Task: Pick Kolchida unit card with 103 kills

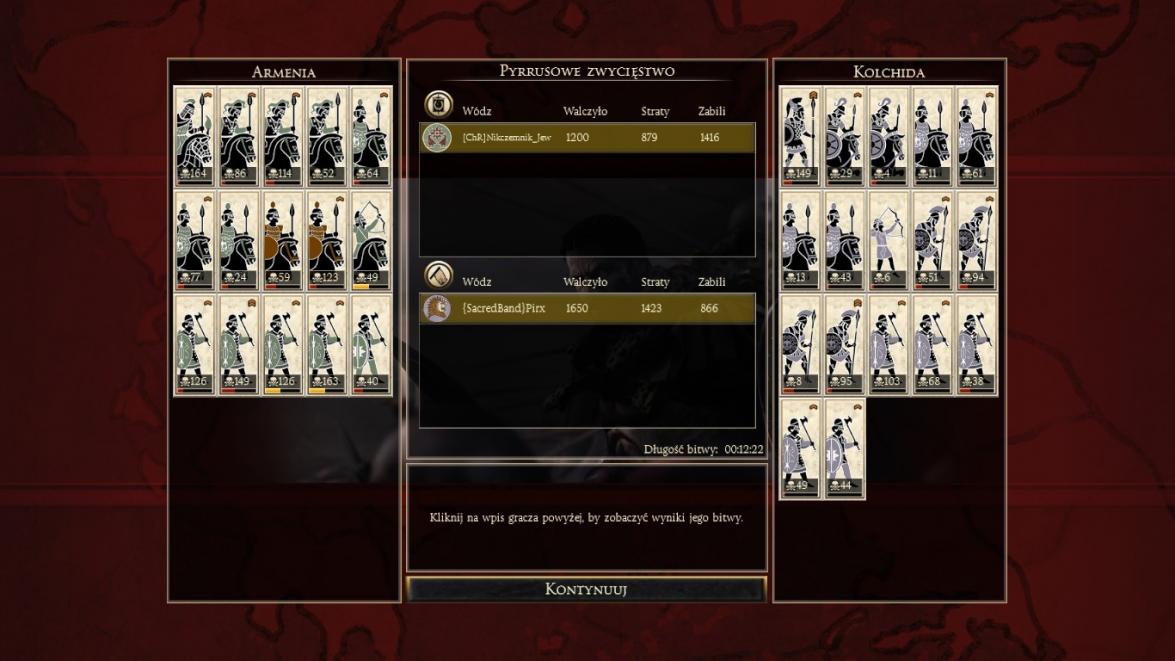Action: coord(888,344)
